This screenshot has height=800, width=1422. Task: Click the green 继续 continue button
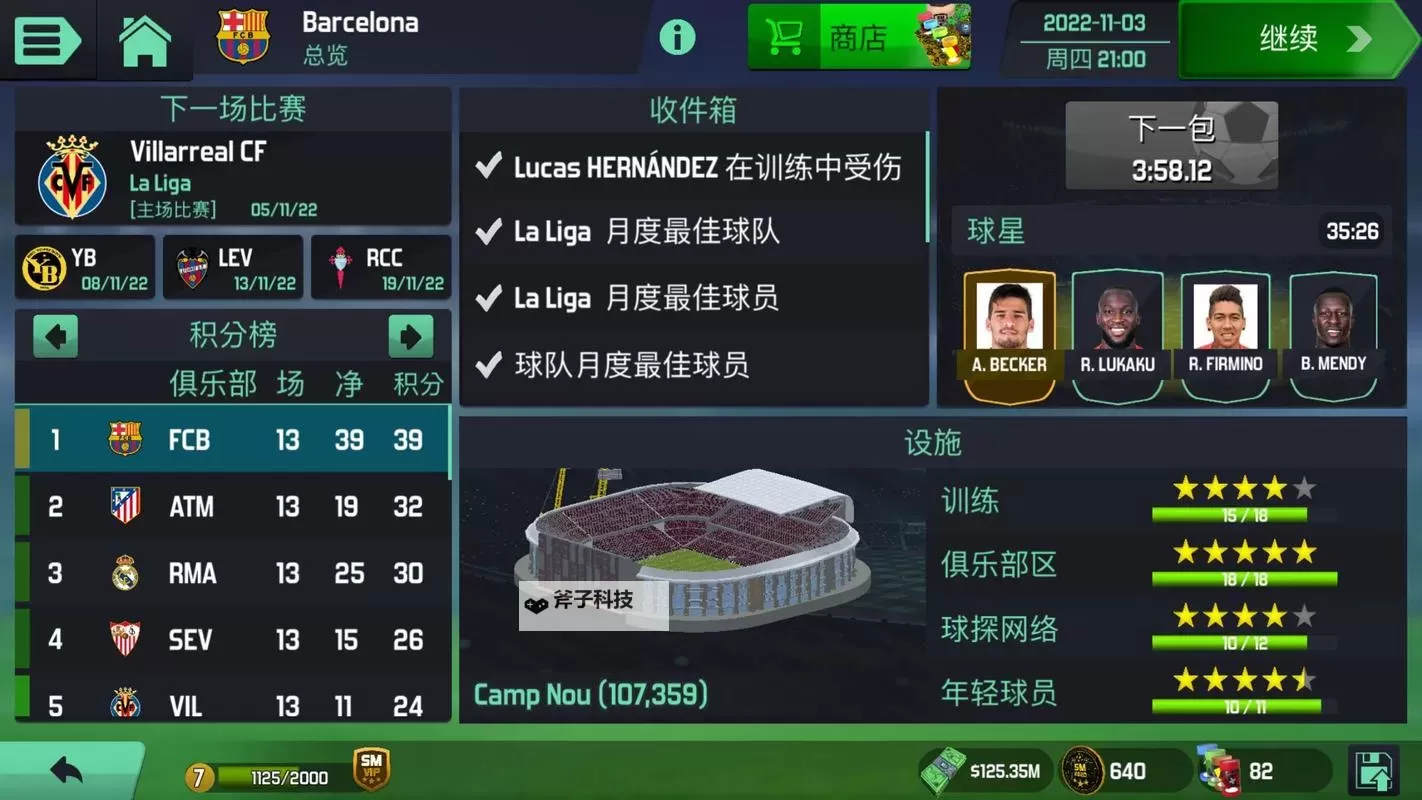(x=1300, y=39)
